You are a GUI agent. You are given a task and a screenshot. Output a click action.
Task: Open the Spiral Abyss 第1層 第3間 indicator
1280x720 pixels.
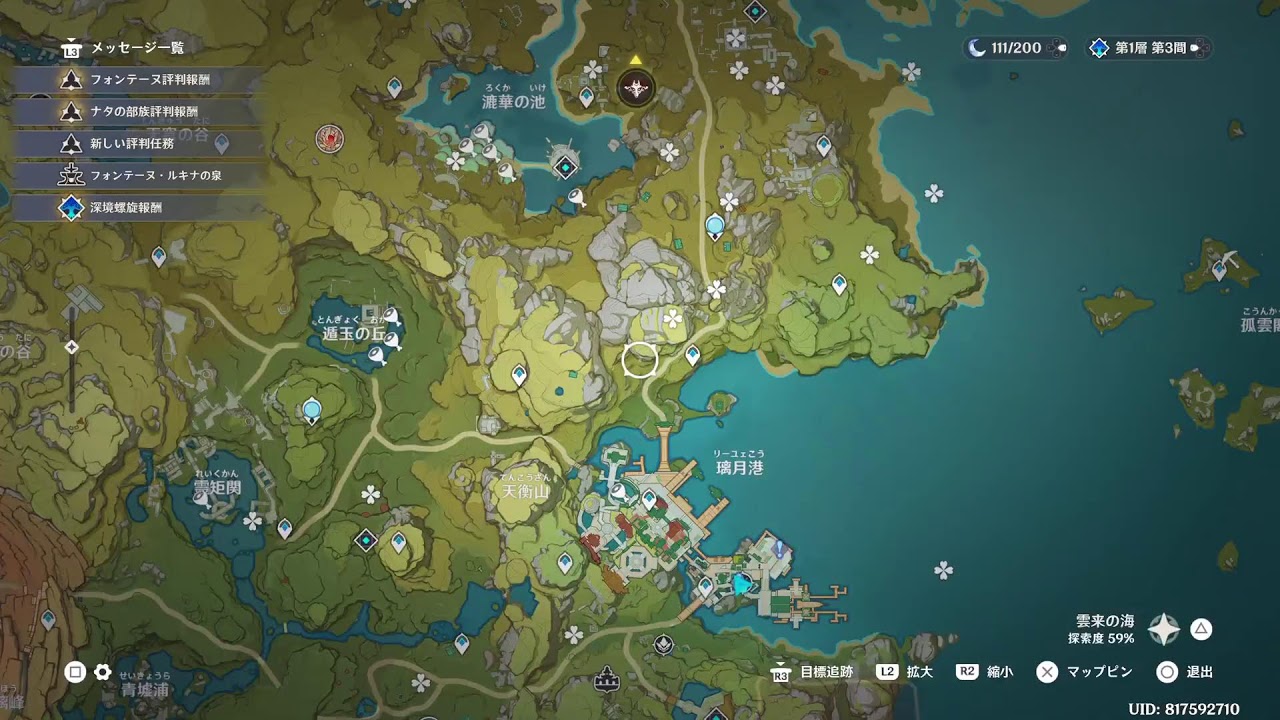coord(1148,48)
